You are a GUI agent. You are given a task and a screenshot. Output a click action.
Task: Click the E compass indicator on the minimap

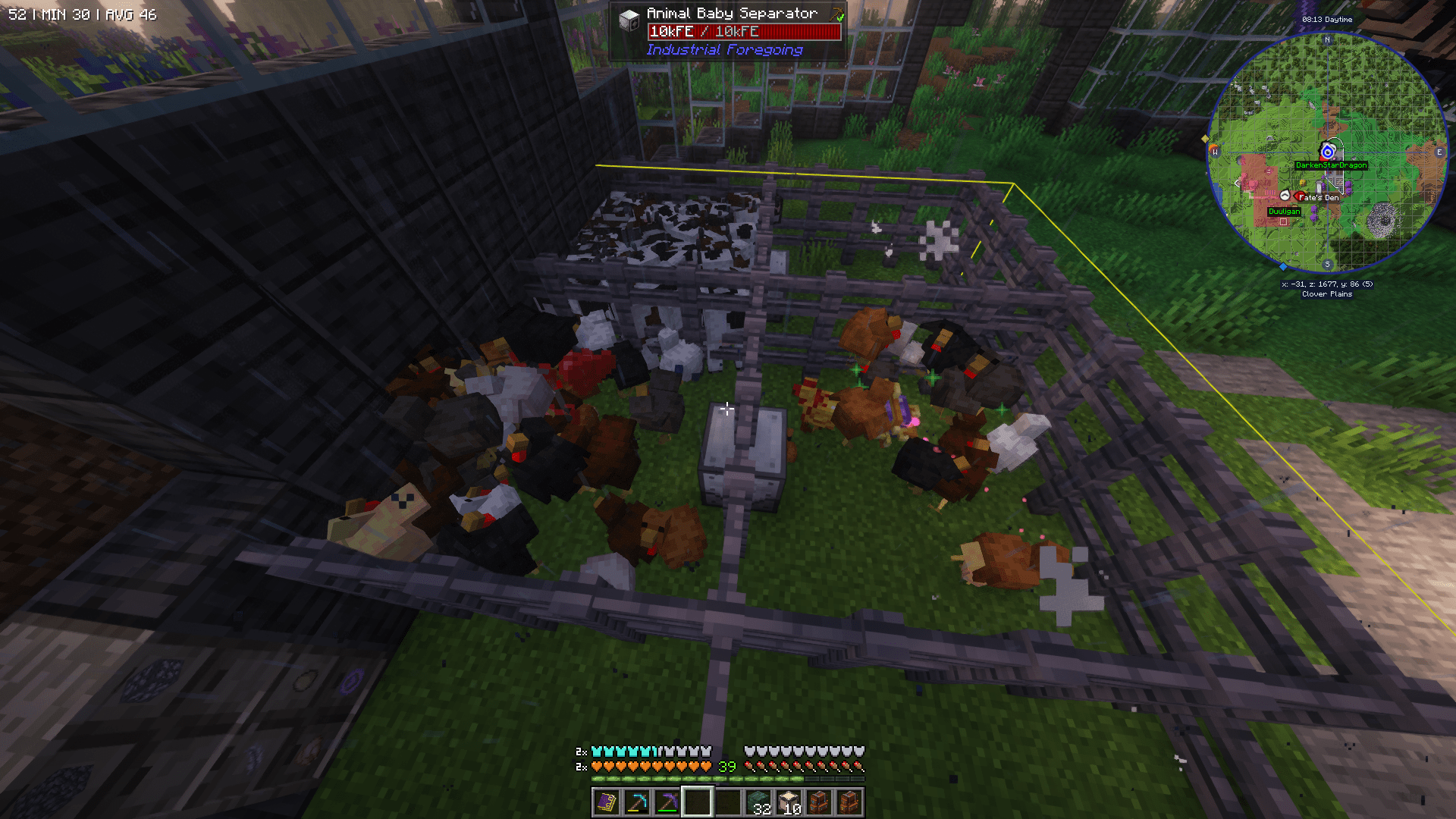click(1439, 152)
